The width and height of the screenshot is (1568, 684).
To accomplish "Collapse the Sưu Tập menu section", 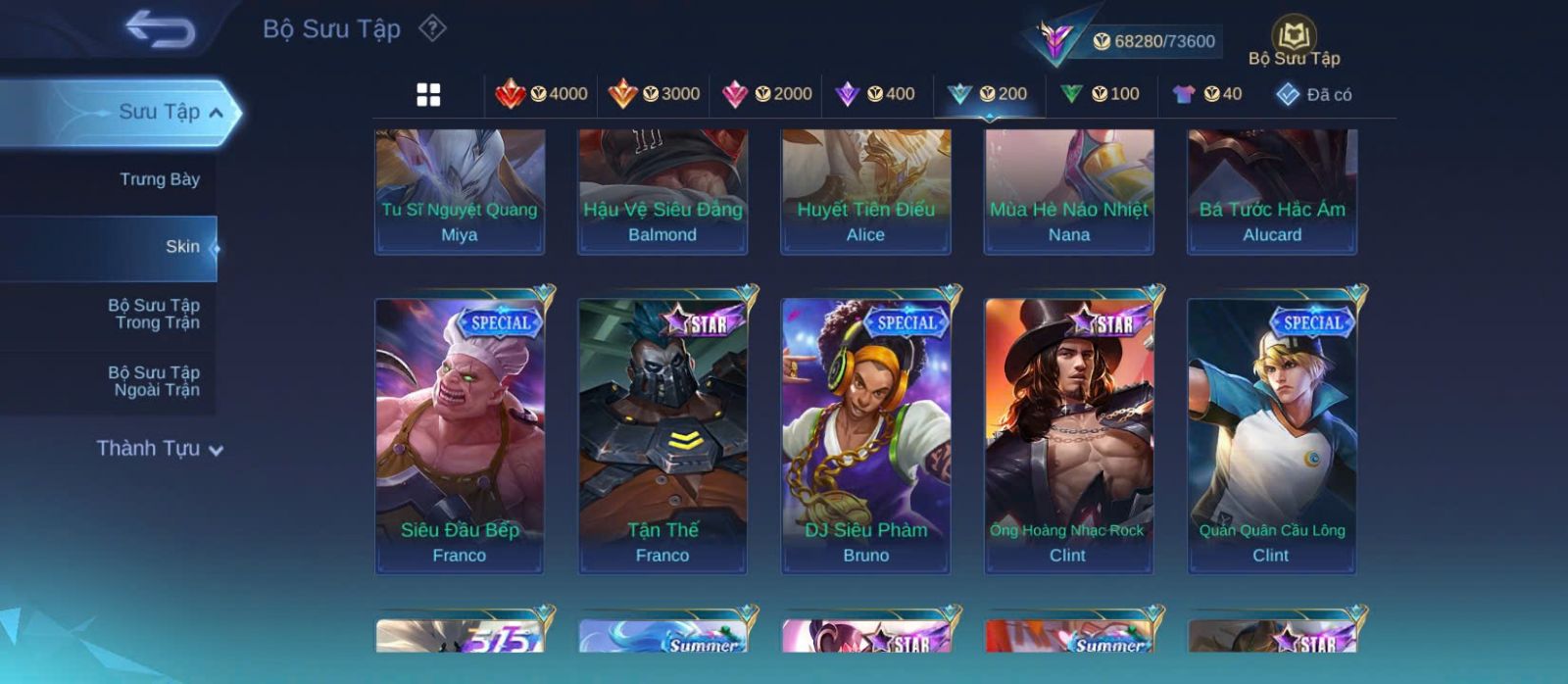I will click(x=216, y=113).
